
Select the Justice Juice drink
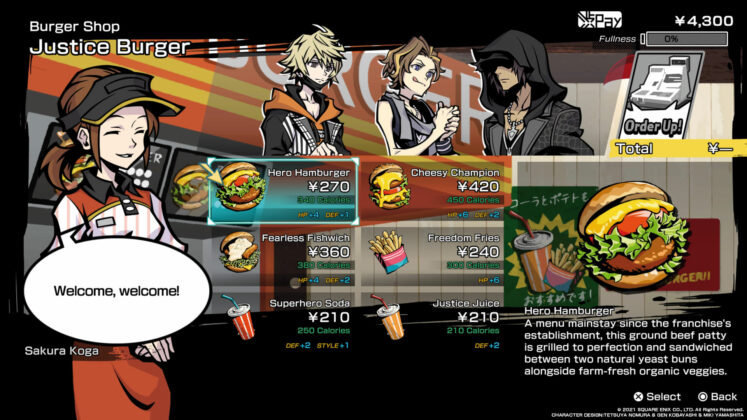coord(435,319)
